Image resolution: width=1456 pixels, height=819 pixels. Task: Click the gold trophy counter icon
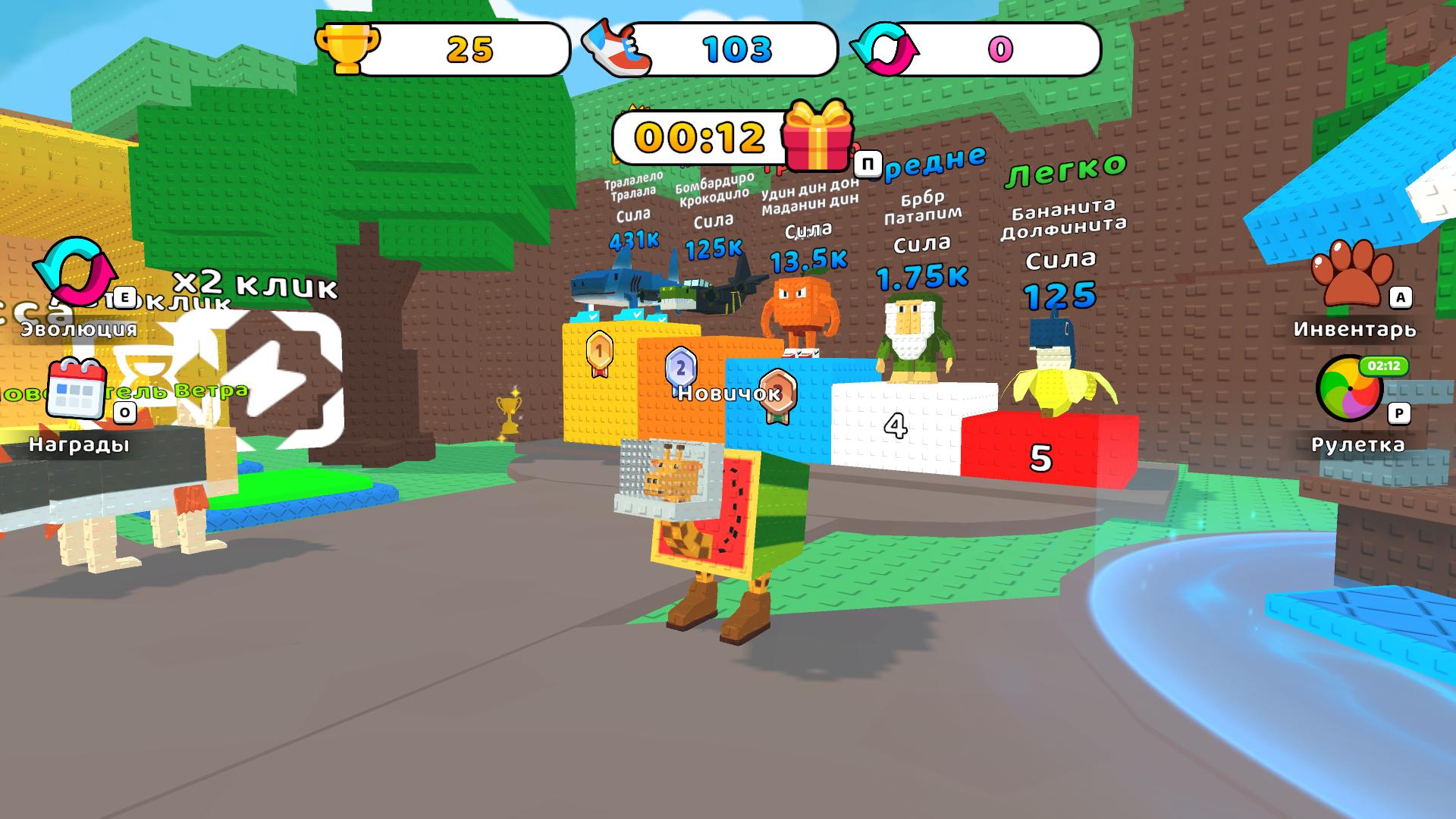coord(350,49)
